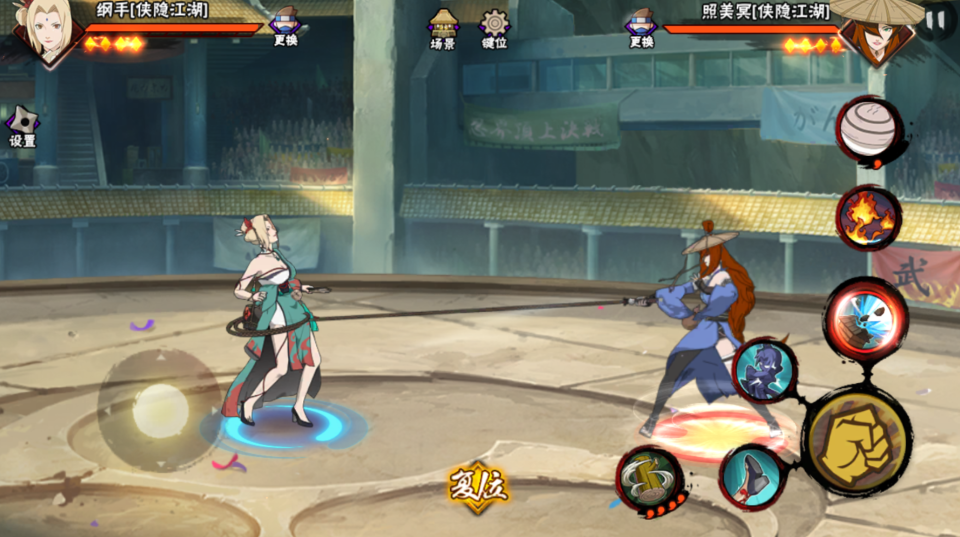This screenshot has height=537, width=960.
Task: Open the 设置 settings menu
Action: pyautogui.click(x=22, y=126)
